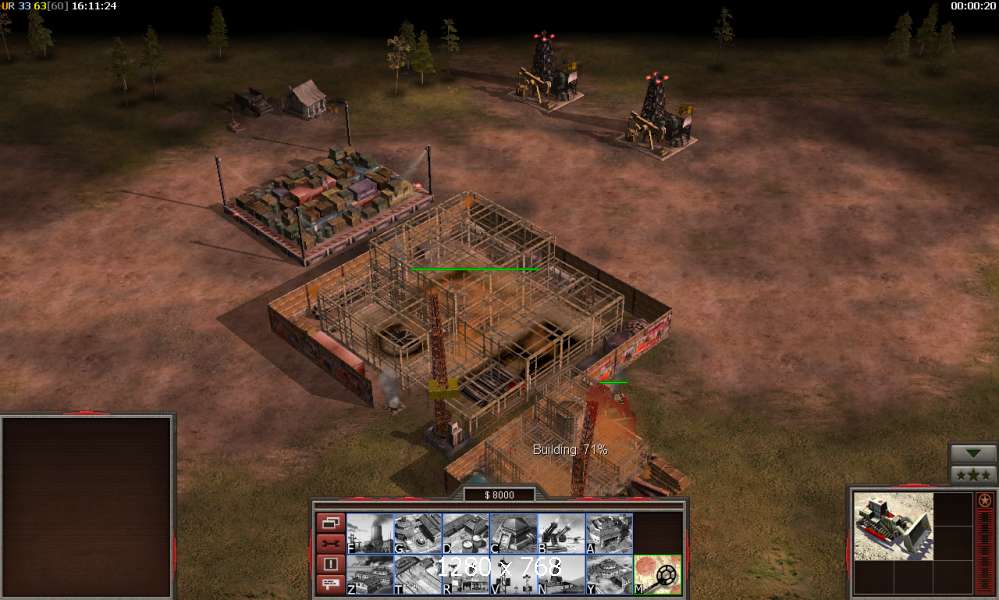Click the dark minimap panel
The height and width of the screenshot is (600, 999).
(87, 507)
